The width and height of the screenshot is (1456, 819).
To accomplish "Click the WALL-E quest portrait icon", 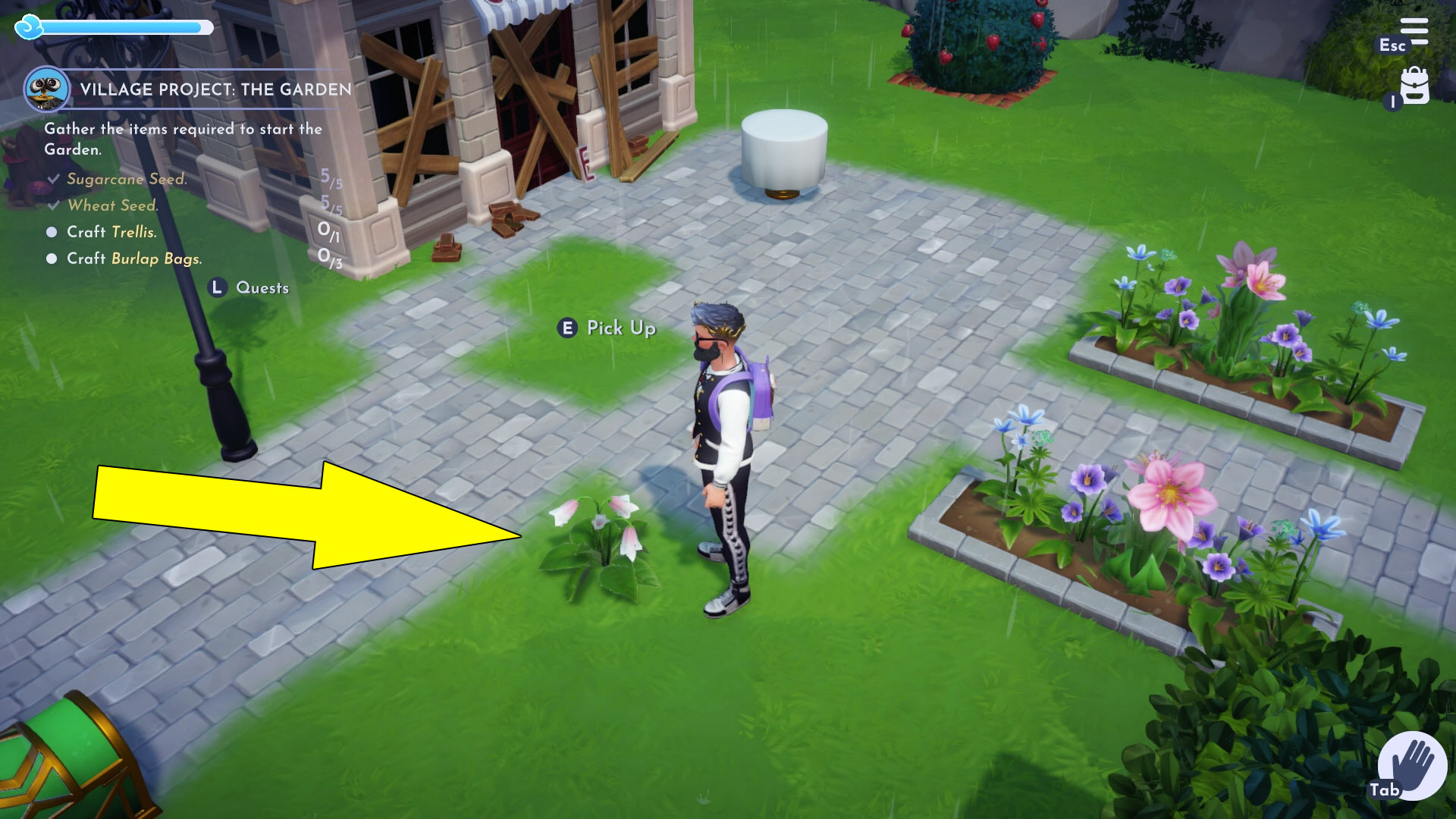I will coord(47,89).
